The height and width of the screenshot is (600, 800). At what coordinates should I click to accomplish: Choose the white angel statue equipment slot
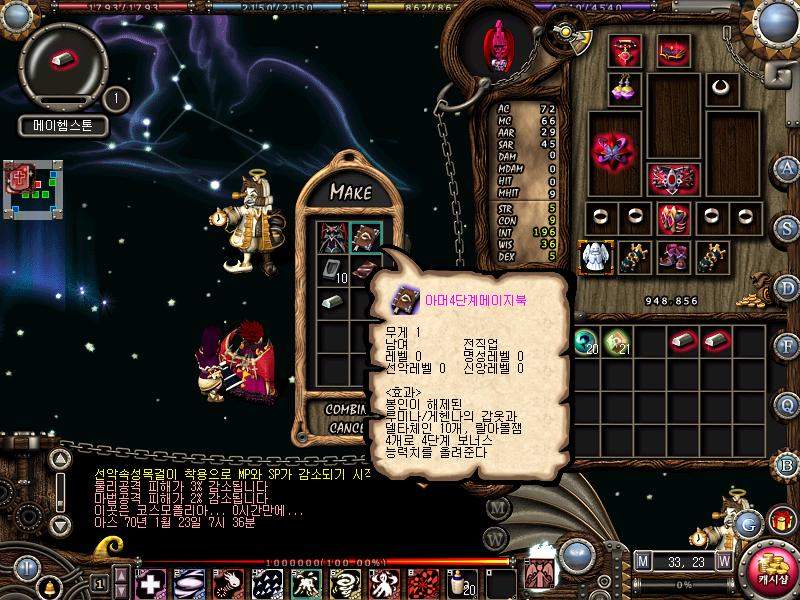[x=596, y=257]
